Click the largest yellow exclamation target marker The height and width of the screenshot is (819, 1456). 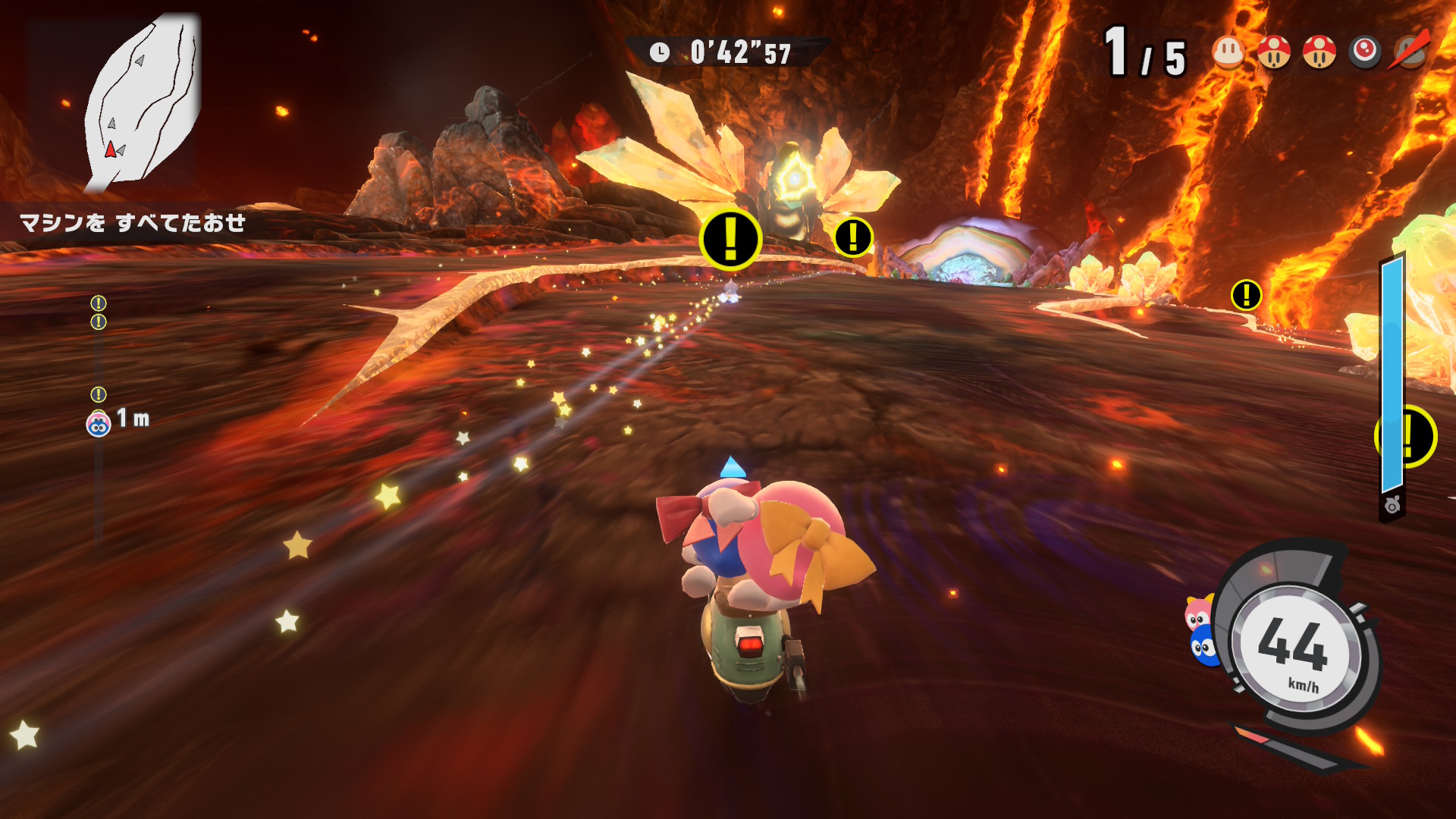(730, 240)
